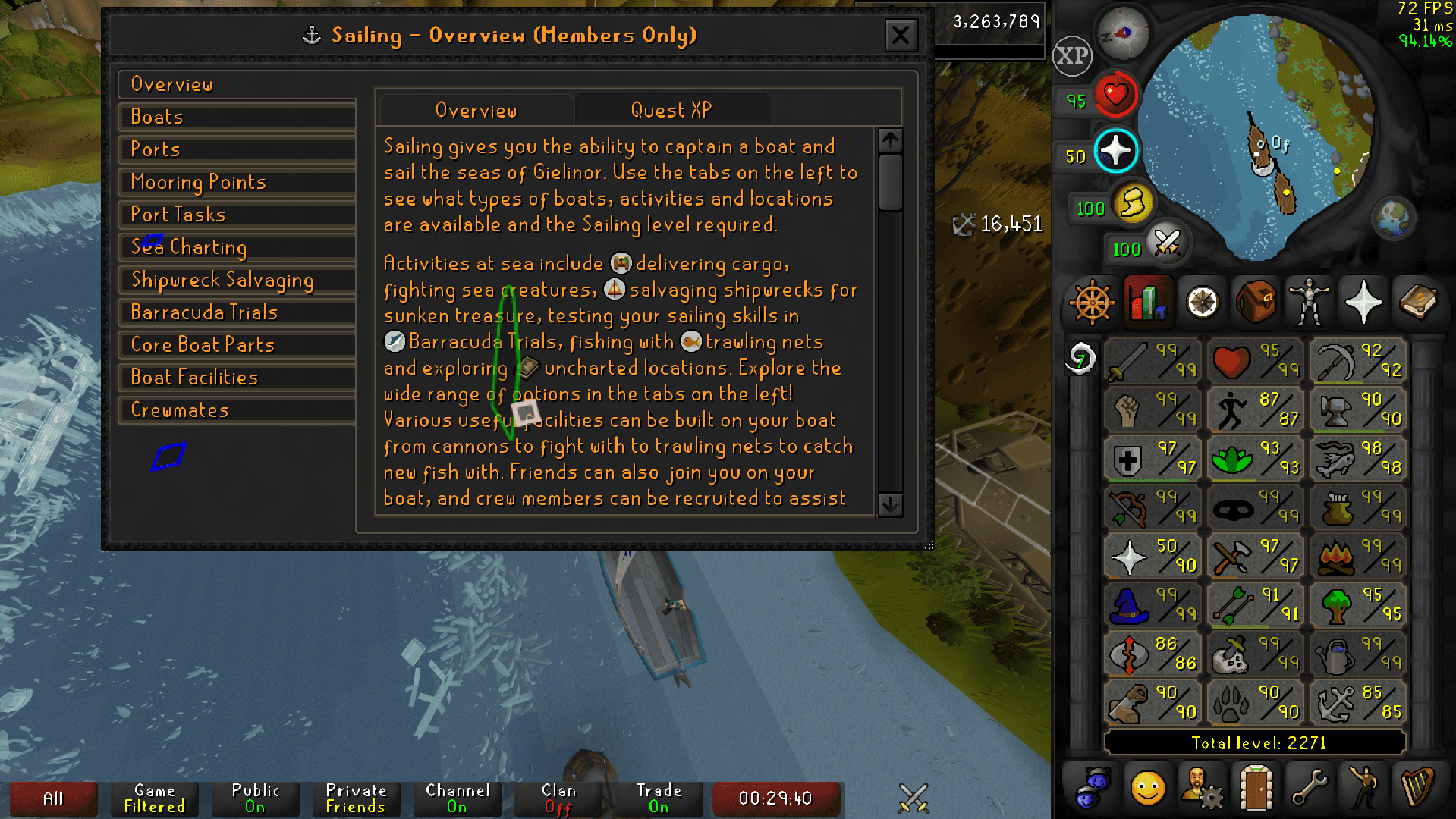Open Settings via the wrench icon

pos(1309,787)
